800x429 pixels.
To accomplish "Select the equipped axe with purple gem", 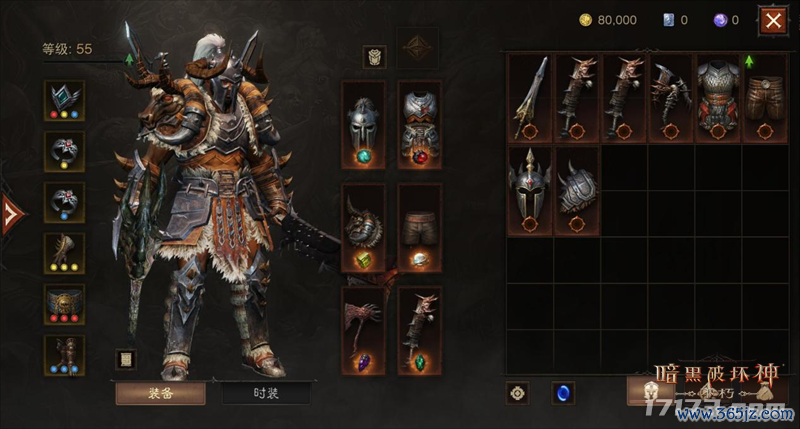I will point(363,331).
